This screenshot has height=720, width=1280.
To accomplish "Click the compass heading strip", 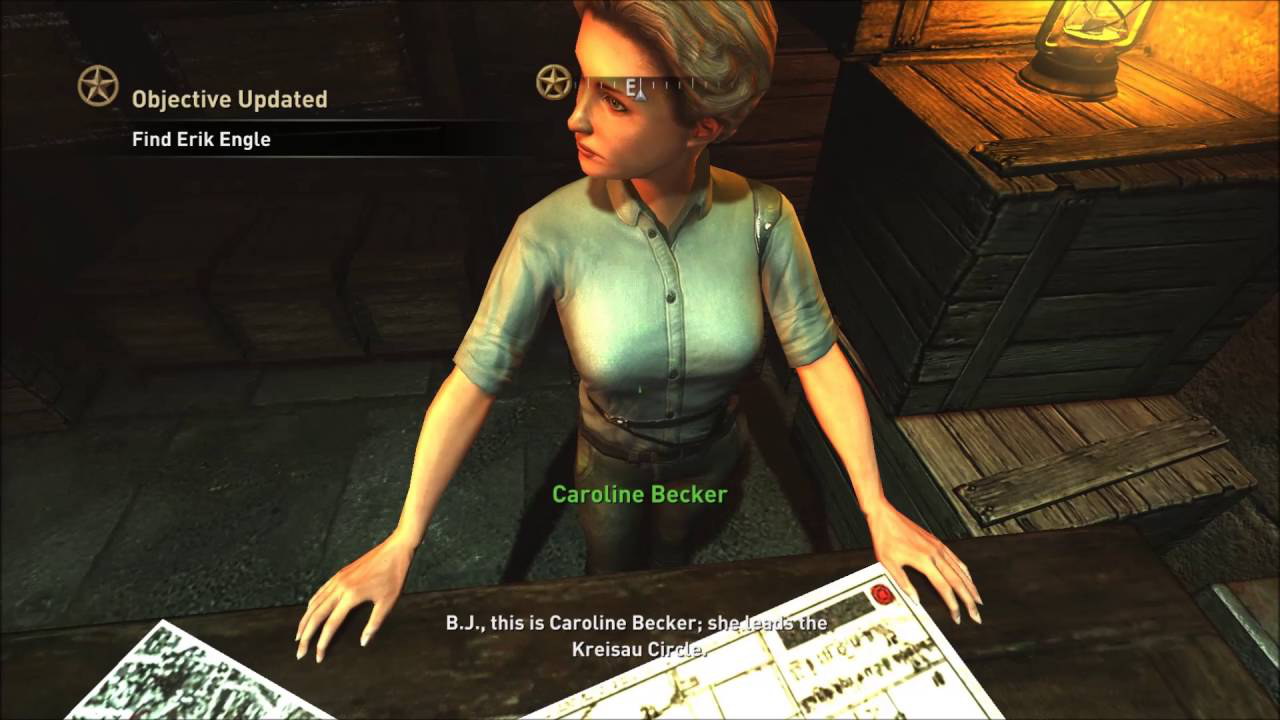I will (640, 86).
